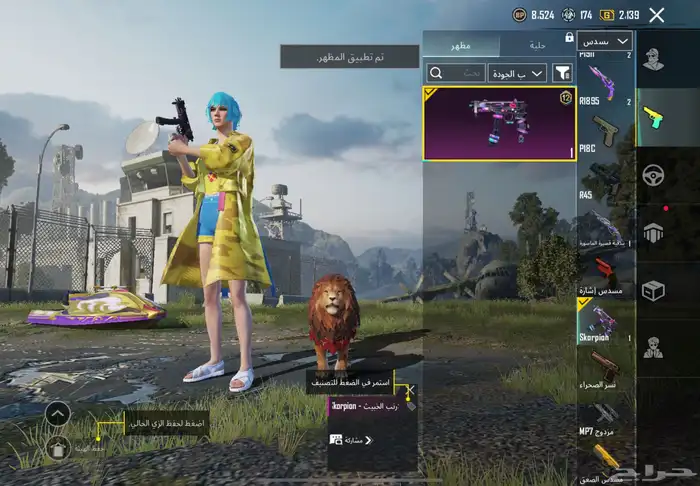Save the current outfit preset

(58, 448)
